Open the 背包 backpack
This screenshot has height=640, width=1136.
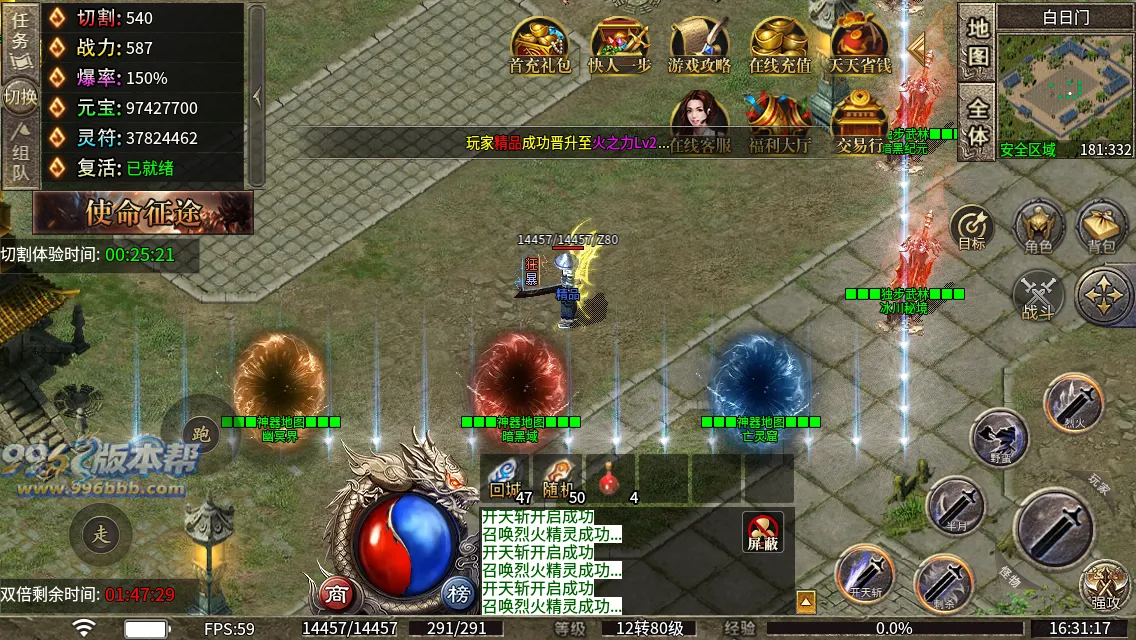(1101, 226)
